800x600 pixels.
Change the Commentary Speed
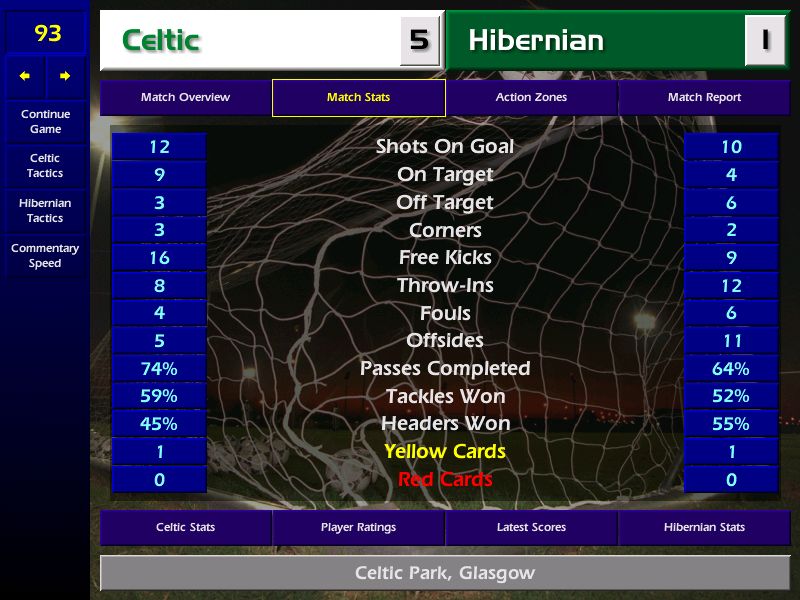click(45, 256)
